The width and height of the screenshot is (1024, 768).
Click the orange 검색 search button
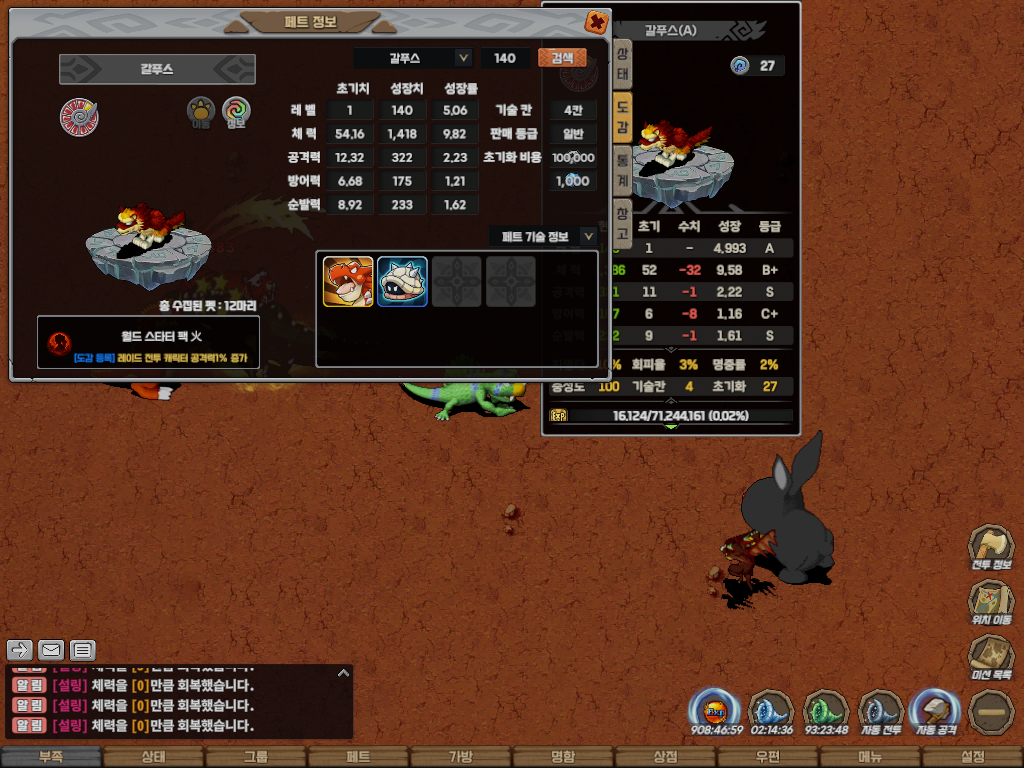[x=562, y=58]
